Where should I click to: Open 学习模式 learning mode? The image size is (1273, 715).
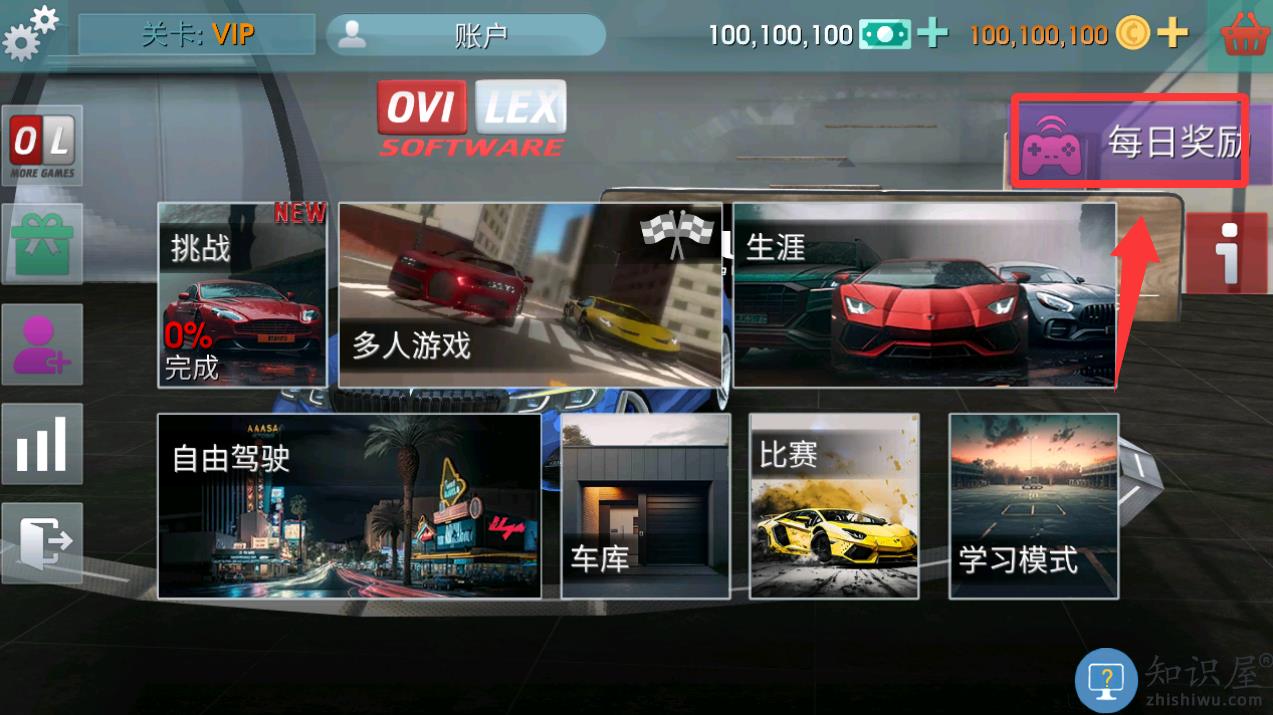(x=1033, y=506)
